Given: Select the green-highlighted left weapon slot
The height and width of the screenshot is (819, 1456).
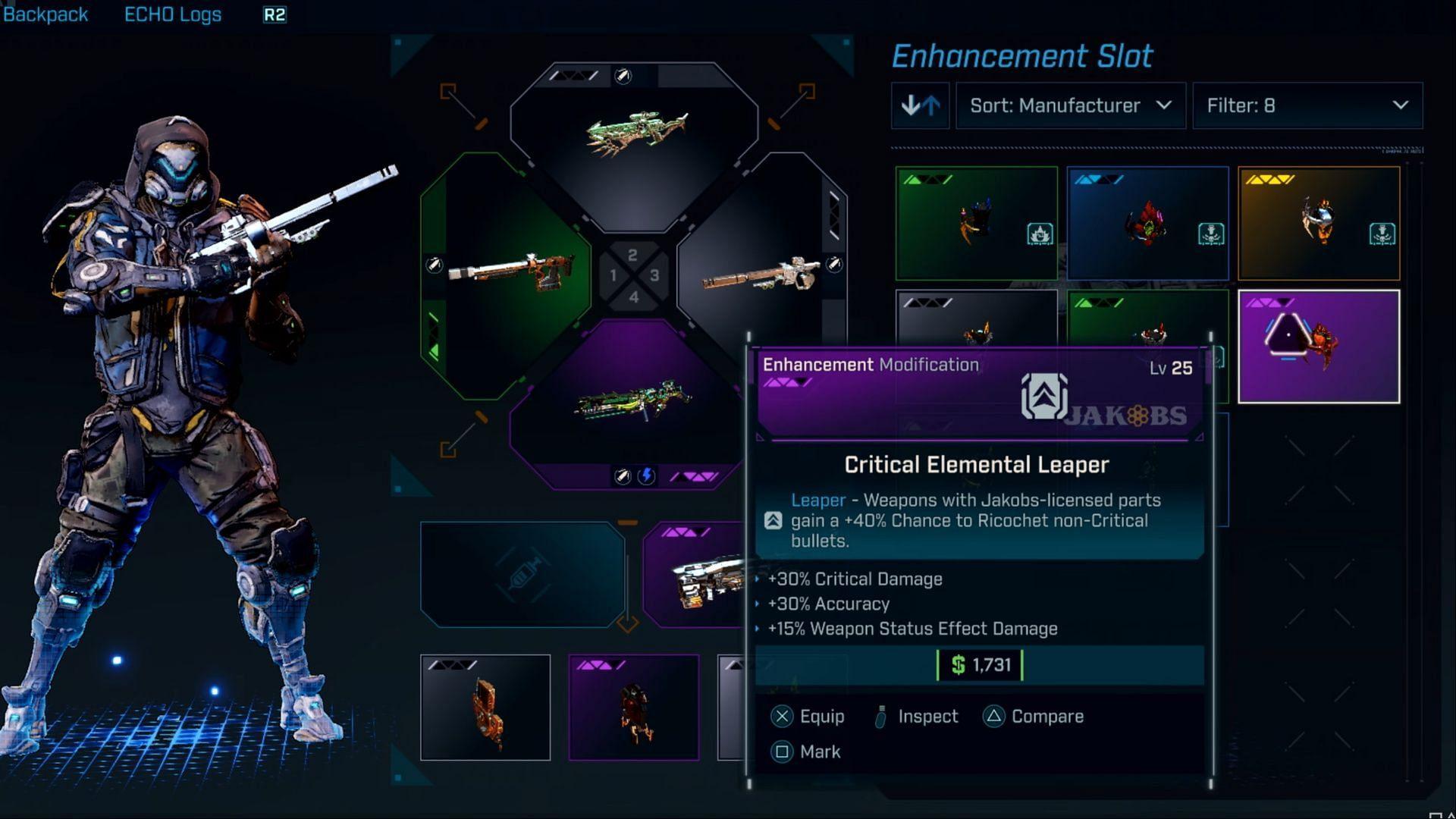Looking at the screenshot, I should pos(504,275).
